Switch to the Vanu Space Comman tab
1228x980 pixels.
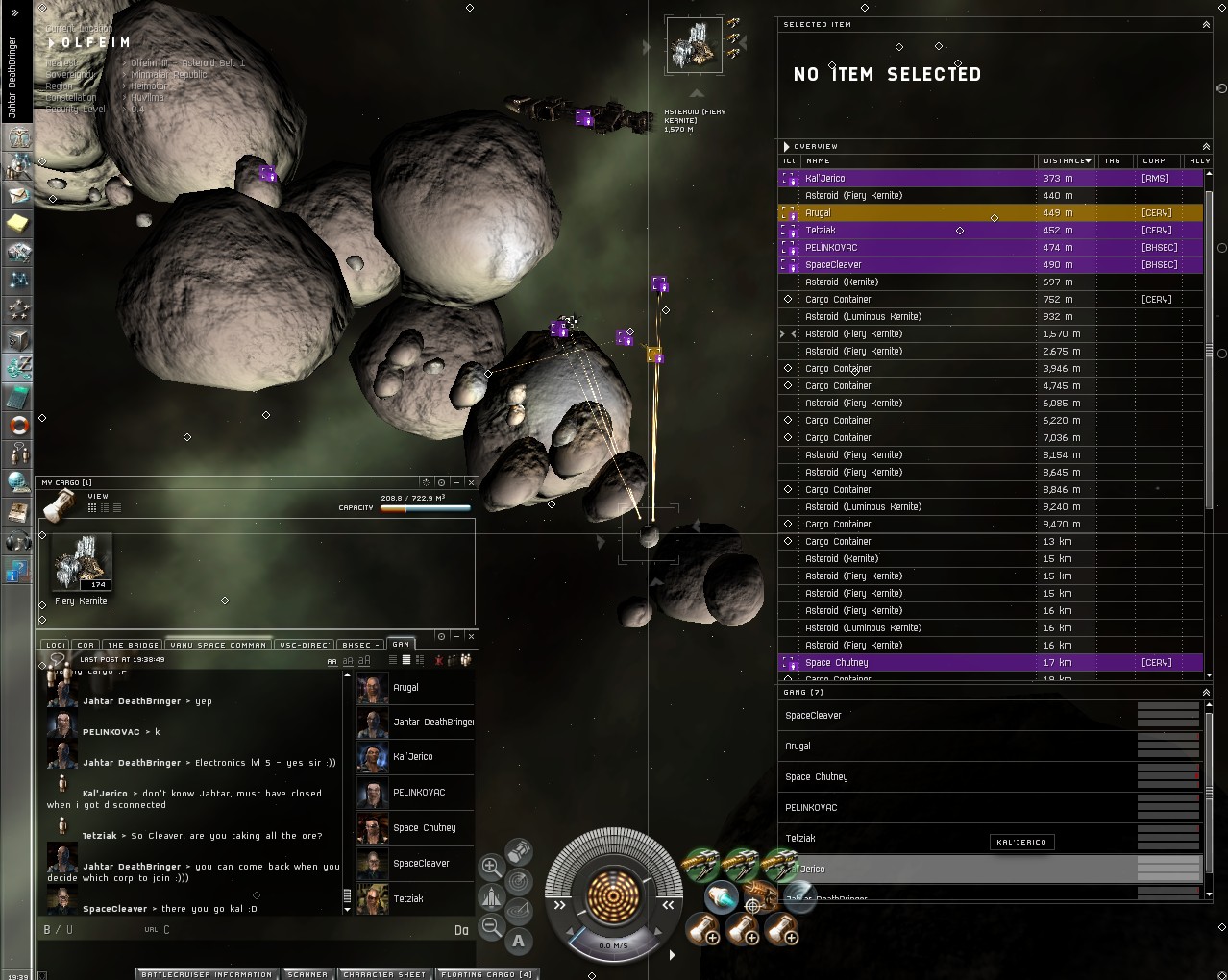pos(218,645)
